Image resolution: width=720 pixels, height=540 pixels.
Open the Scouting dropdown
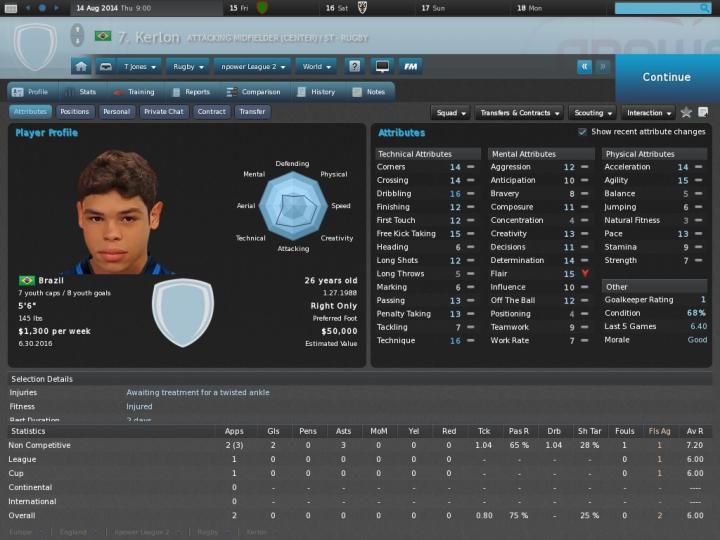click(x=592, y=113)
